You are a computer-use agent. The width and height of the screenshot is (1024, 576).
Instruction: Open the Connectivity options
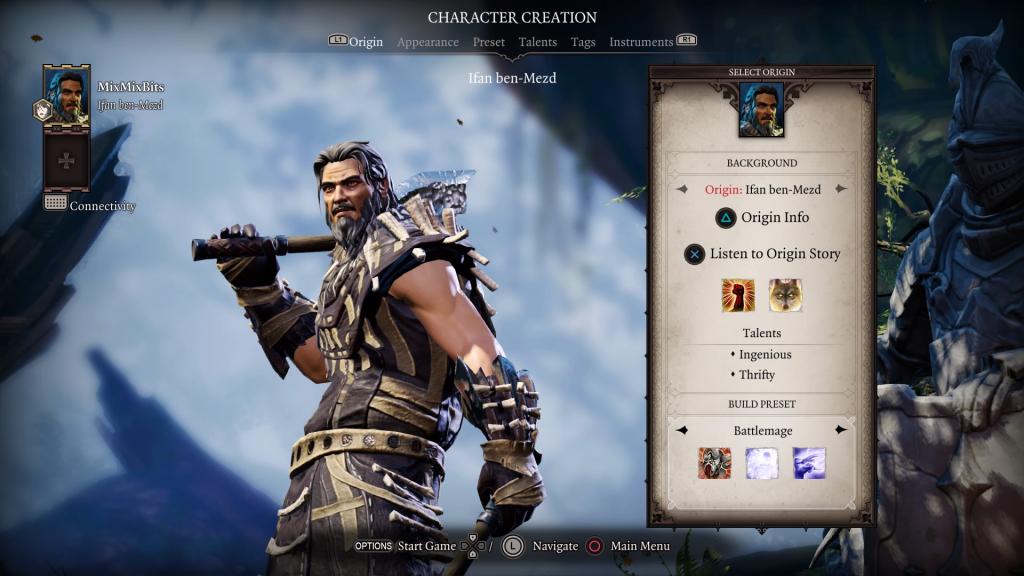[x=90, y=206]
